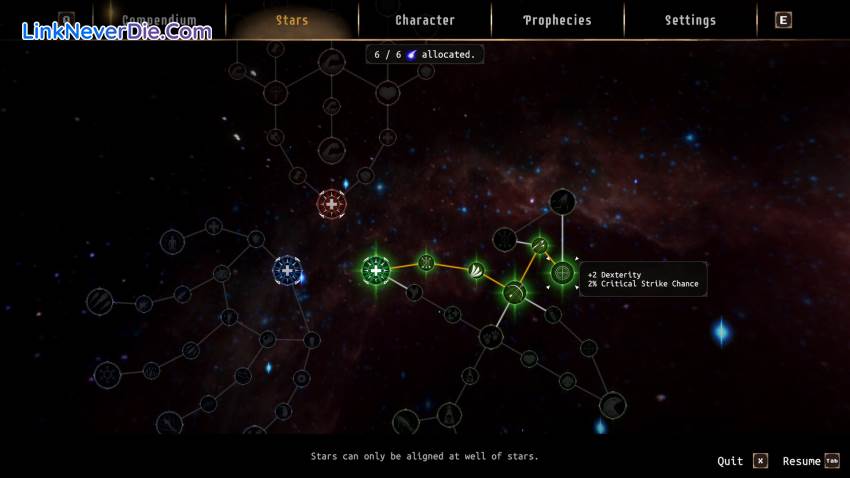Click the green crosshair Dexterity star node

coord(563,272)
